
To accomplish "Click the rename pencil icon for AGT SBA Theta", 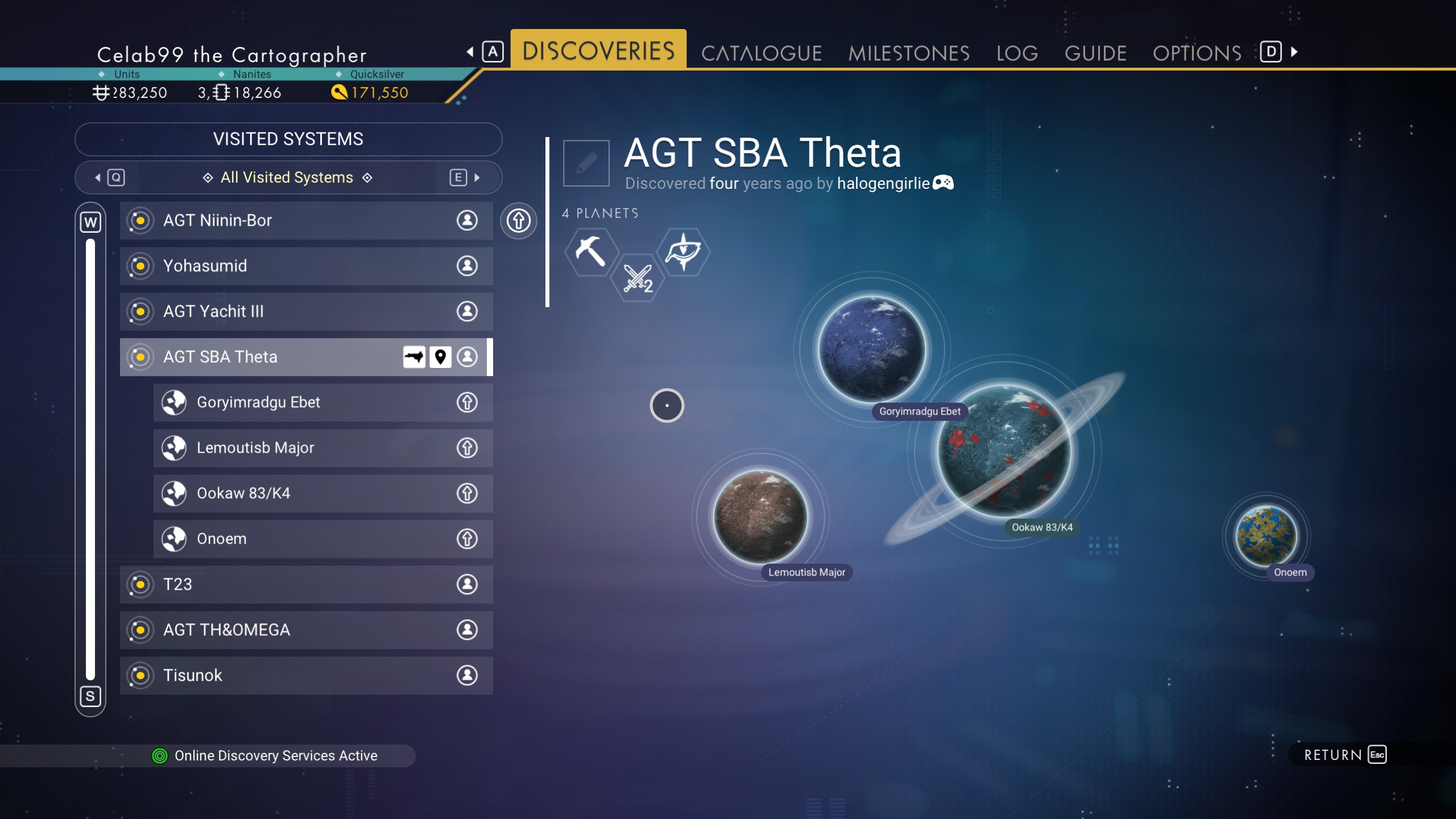I will (x=586, y=163).
